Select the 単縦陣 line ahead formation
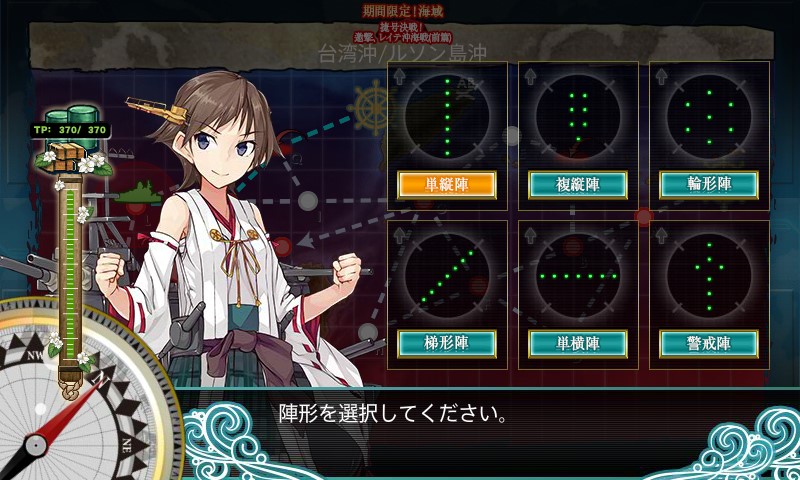 [447, 185]
